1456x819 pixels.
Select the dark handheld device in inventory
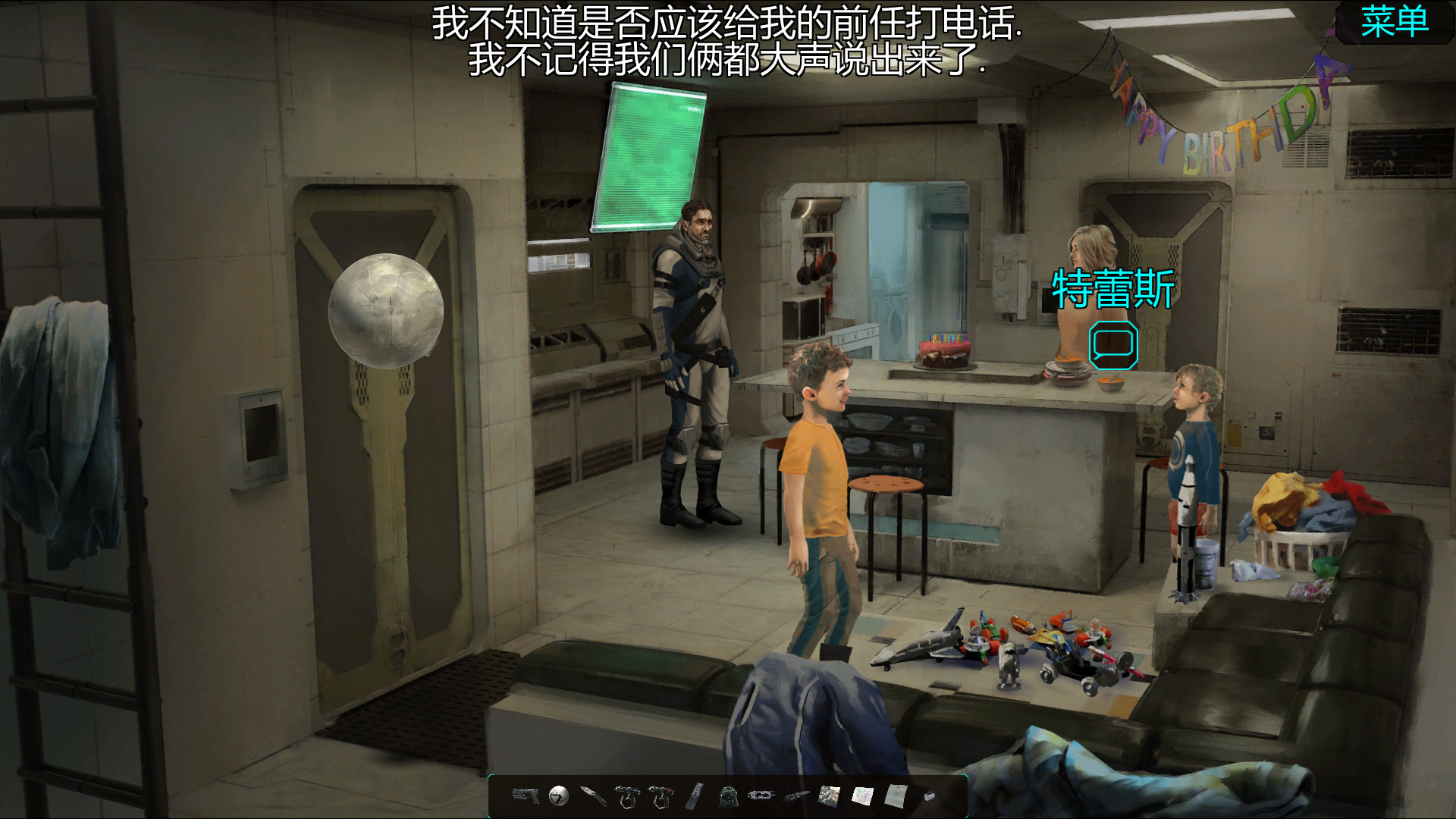[x=761, y=795]
